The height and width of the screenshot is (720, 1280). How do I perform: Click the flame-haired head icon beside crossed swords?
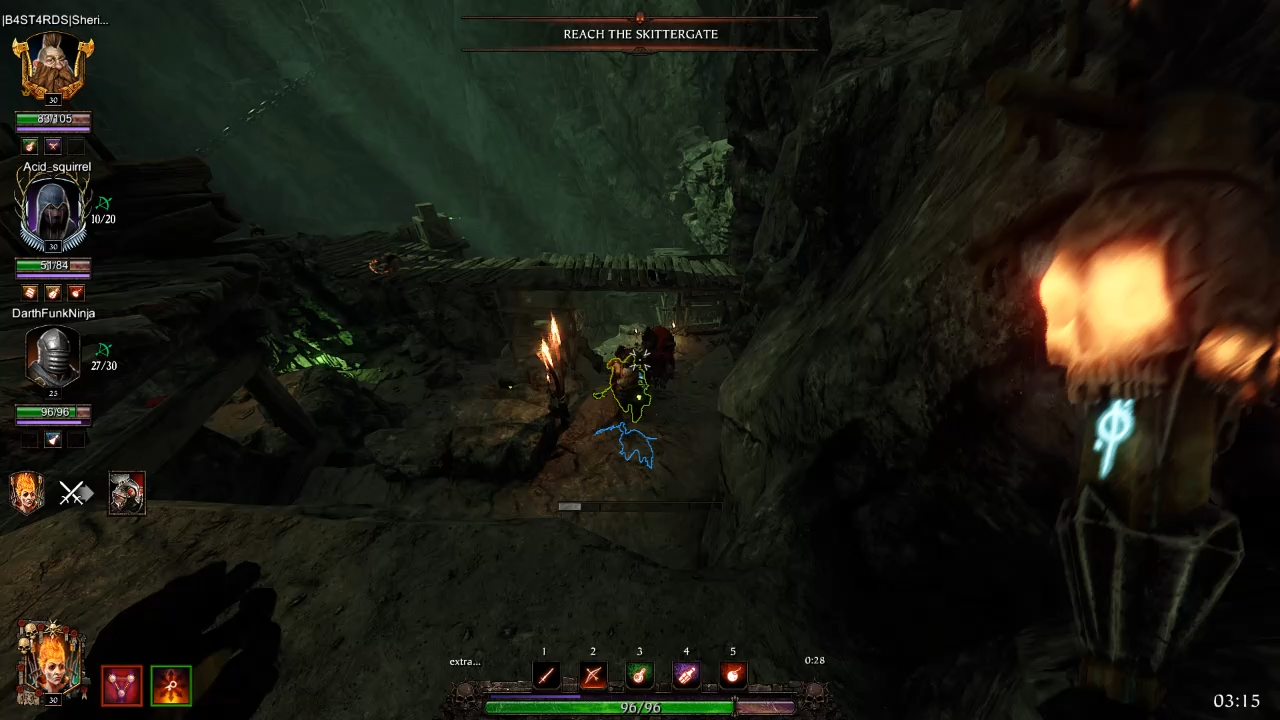[27, 493]
